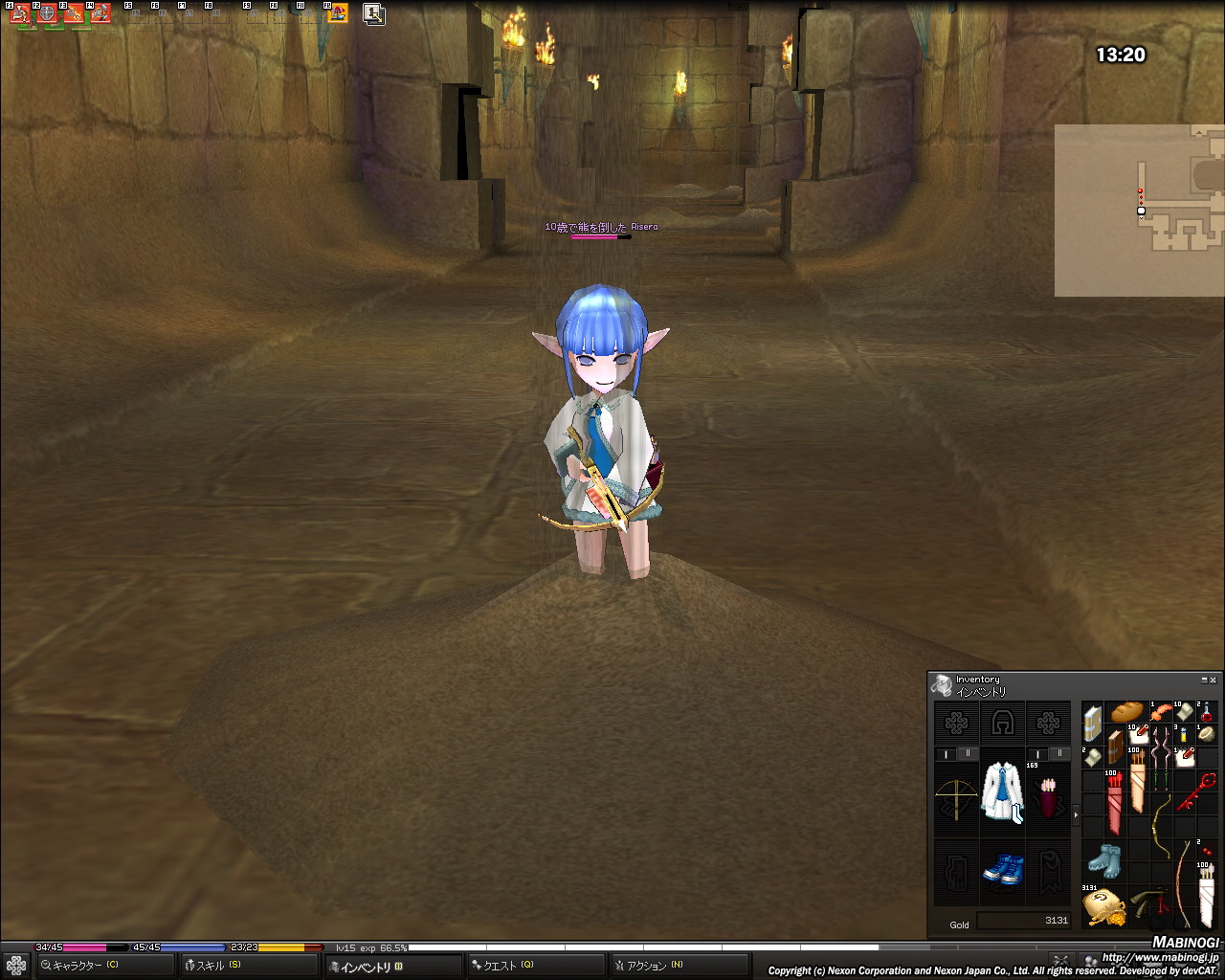The image size is (1225, 980).
Task: Open the アクション (Action) menu
Action: click(x=679, y=966)
